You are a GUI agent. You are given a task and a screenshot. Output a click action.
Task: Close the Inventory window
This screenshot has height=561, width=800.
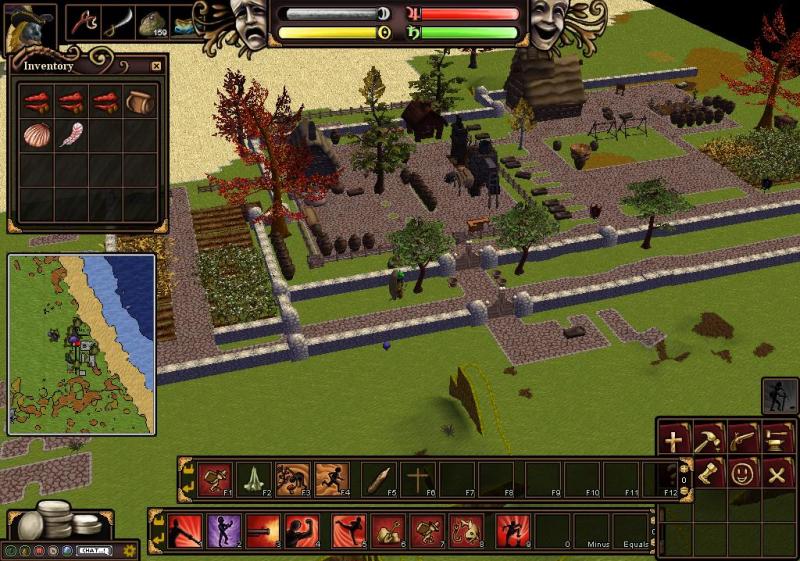click(156, 66)
